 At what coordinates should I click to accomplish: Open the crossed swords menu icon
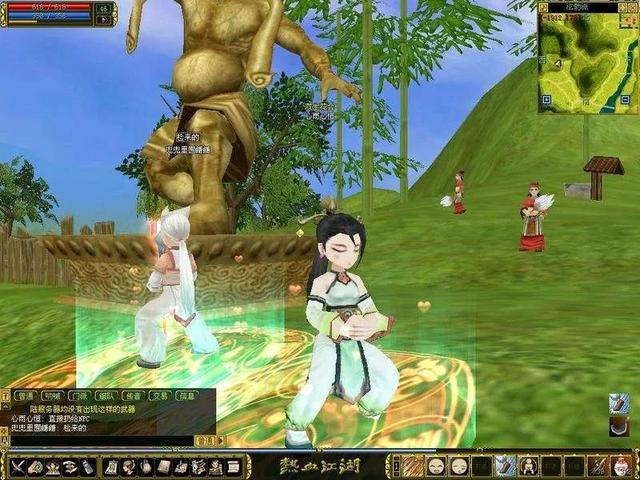click(18, 467)
